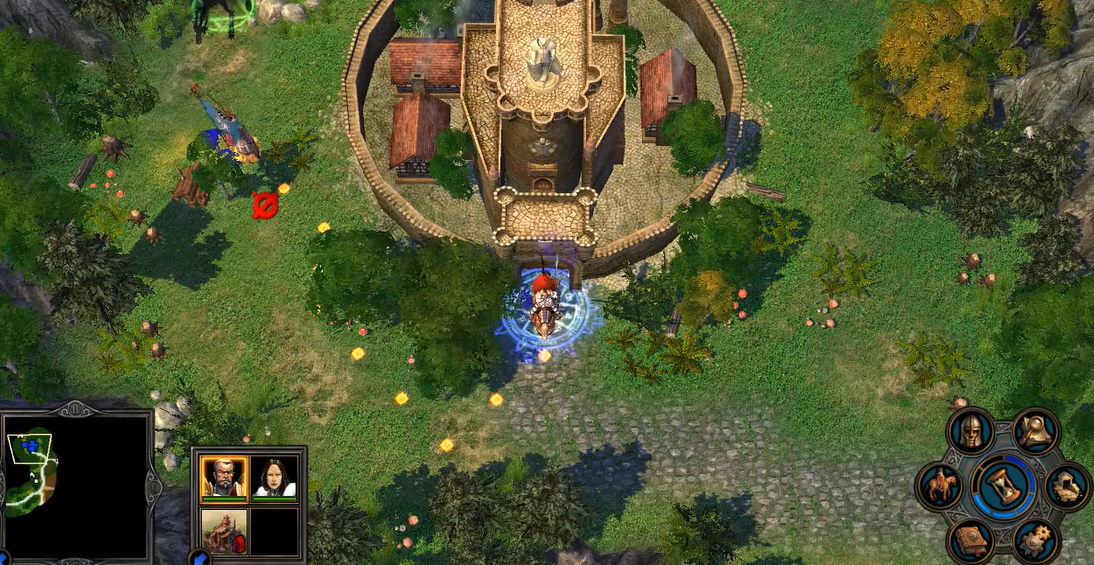This screenshot has height=565, width=1094.
Task: Select the mounted horseman icon
Action: [941, 487]
